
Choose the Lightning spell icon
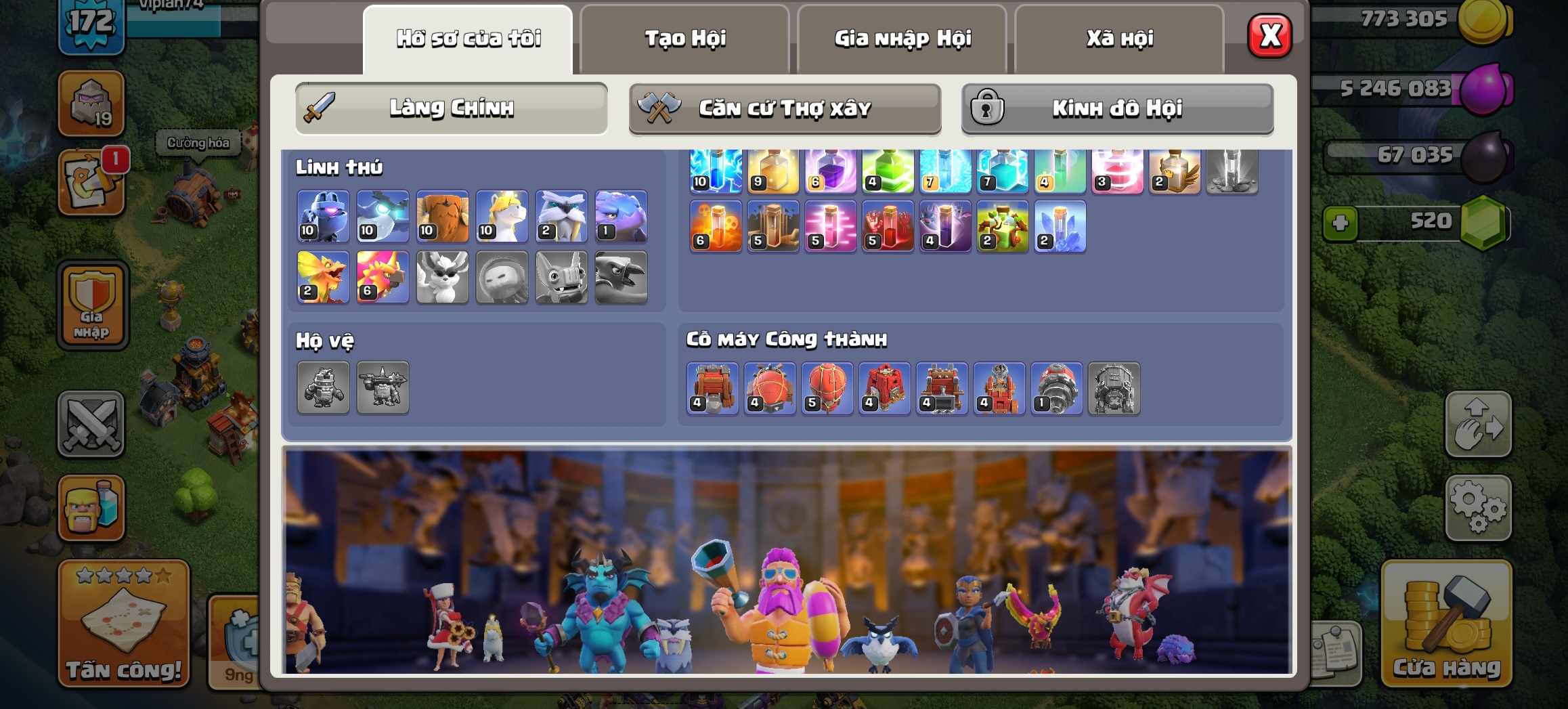[716, 171]
